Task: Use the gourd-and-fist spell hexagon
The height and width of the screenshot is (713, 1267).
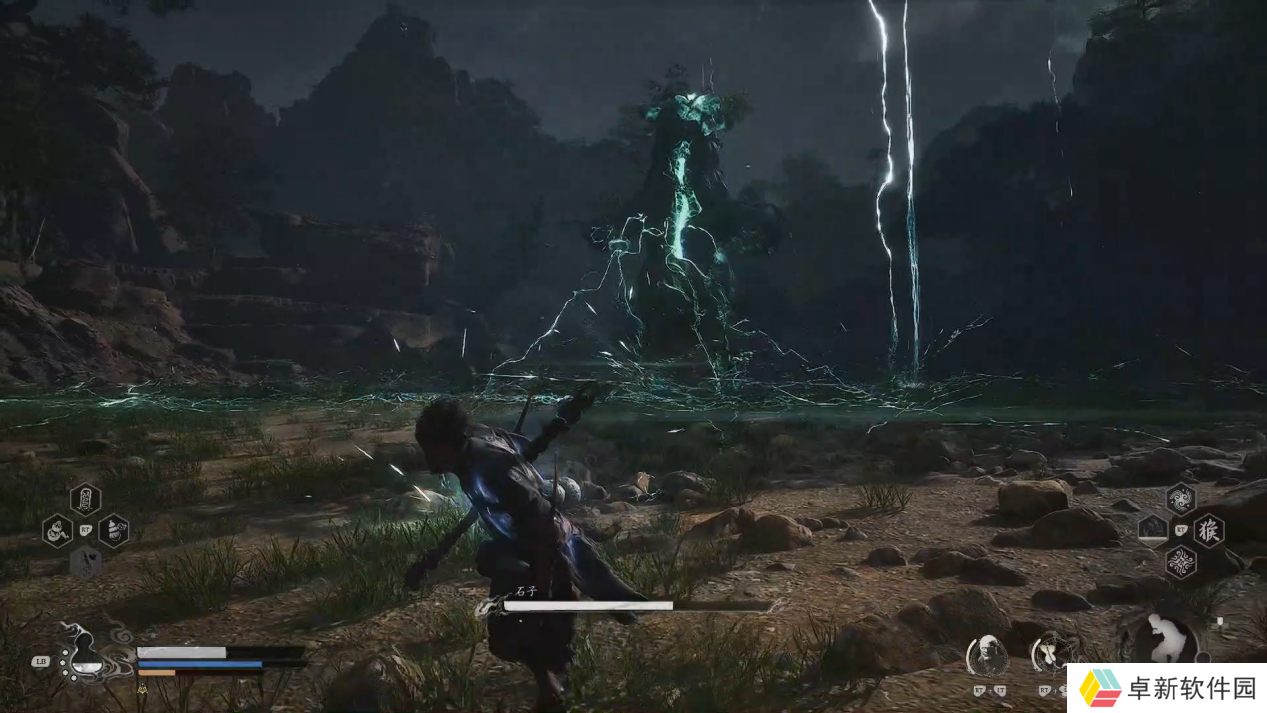Action: pyautogui.click(x=113, y=530)
